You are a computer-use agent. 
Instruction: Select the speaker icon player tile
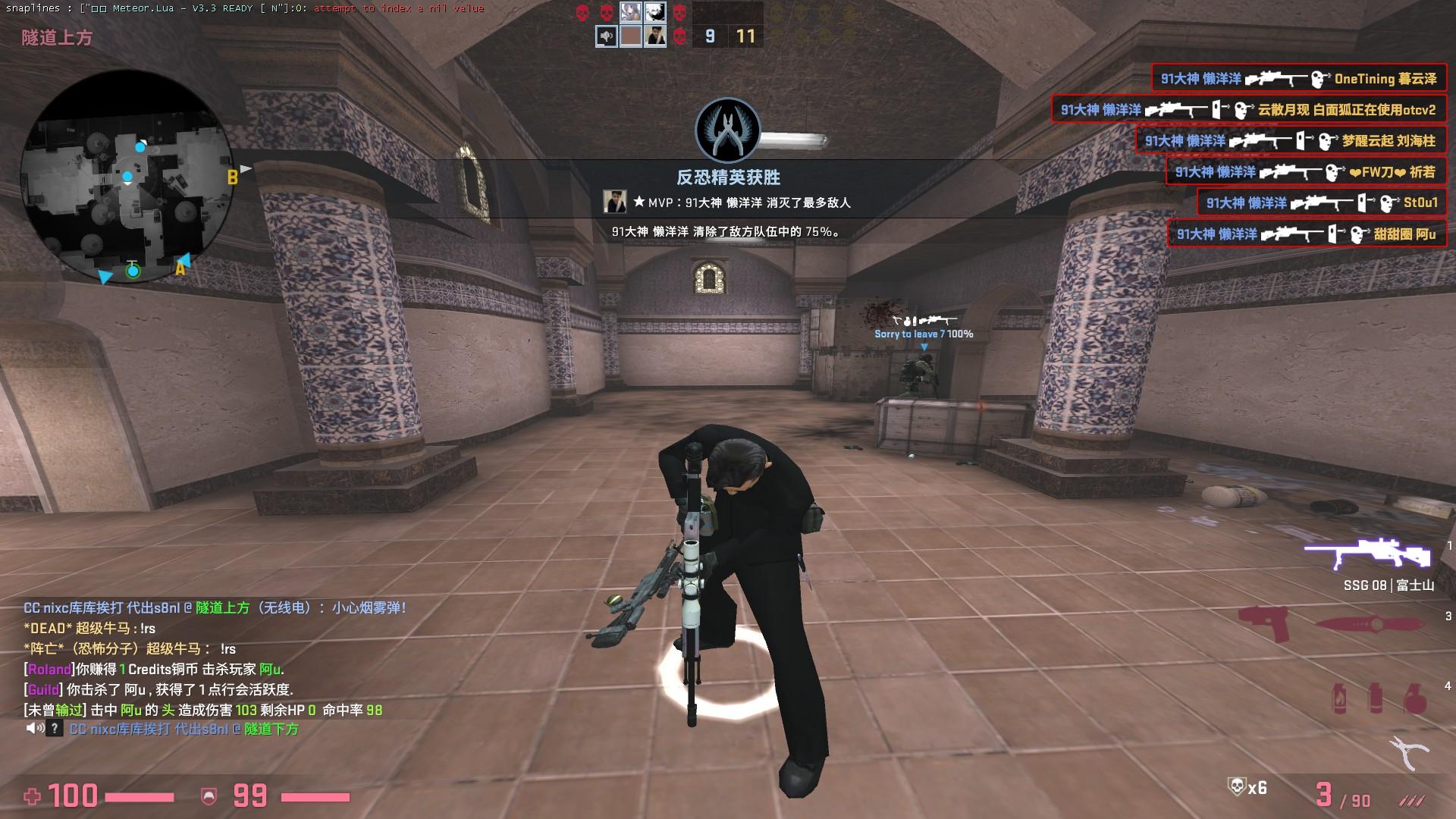pos(606,36)
